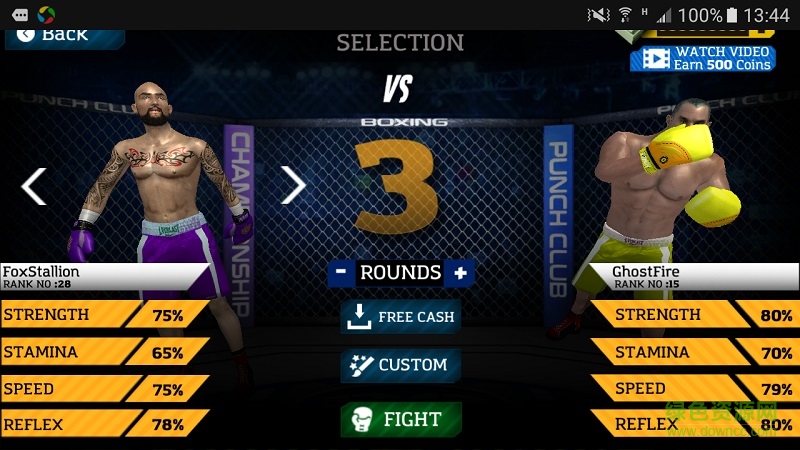Increase rounds with the plus button
Screen dimensions: 800x450
[460, 272]
